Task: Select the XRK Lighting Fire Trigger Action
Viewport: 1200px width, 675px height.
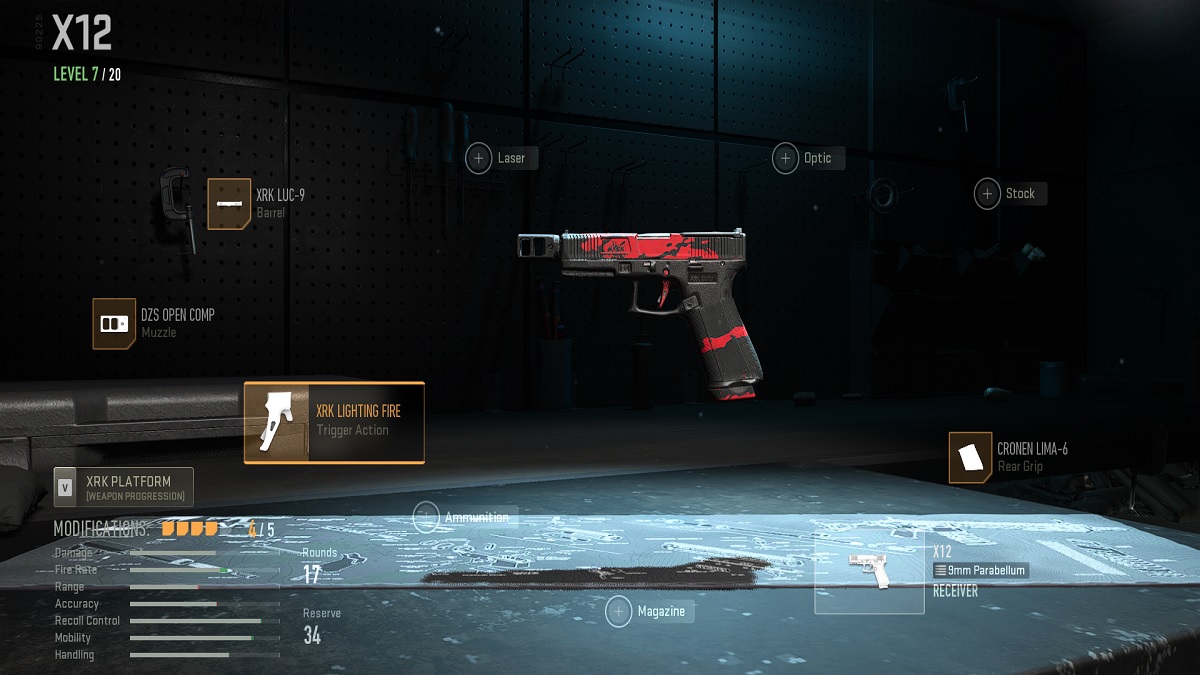Action: click(334, 422)
